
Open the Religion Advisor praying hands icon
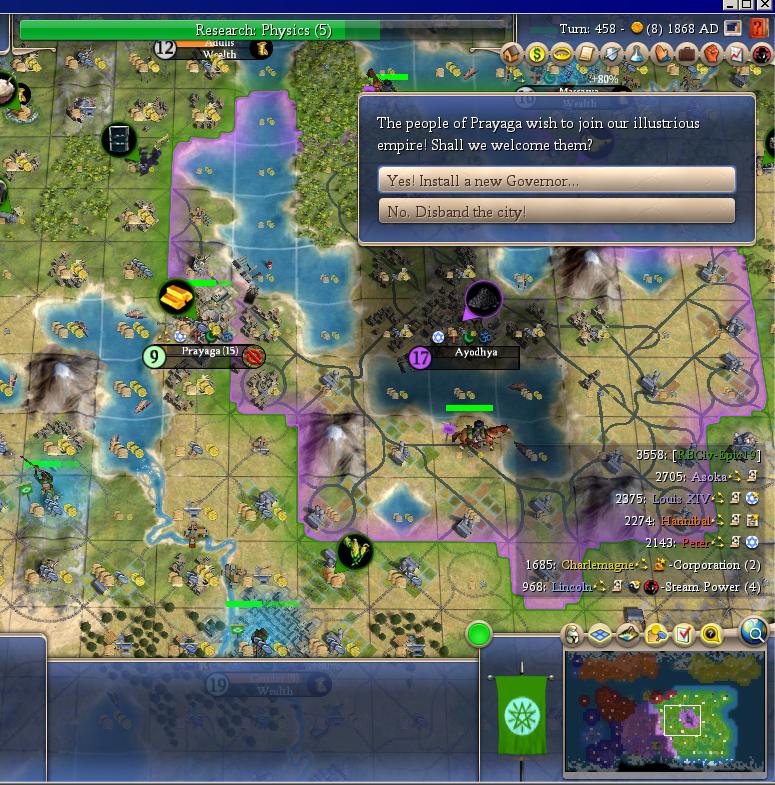[x=662, y=54]
